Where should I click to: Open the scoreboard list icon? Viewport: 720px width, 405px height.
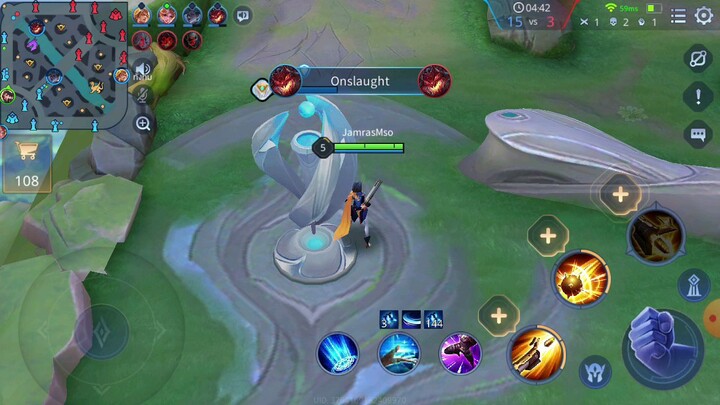678,16
